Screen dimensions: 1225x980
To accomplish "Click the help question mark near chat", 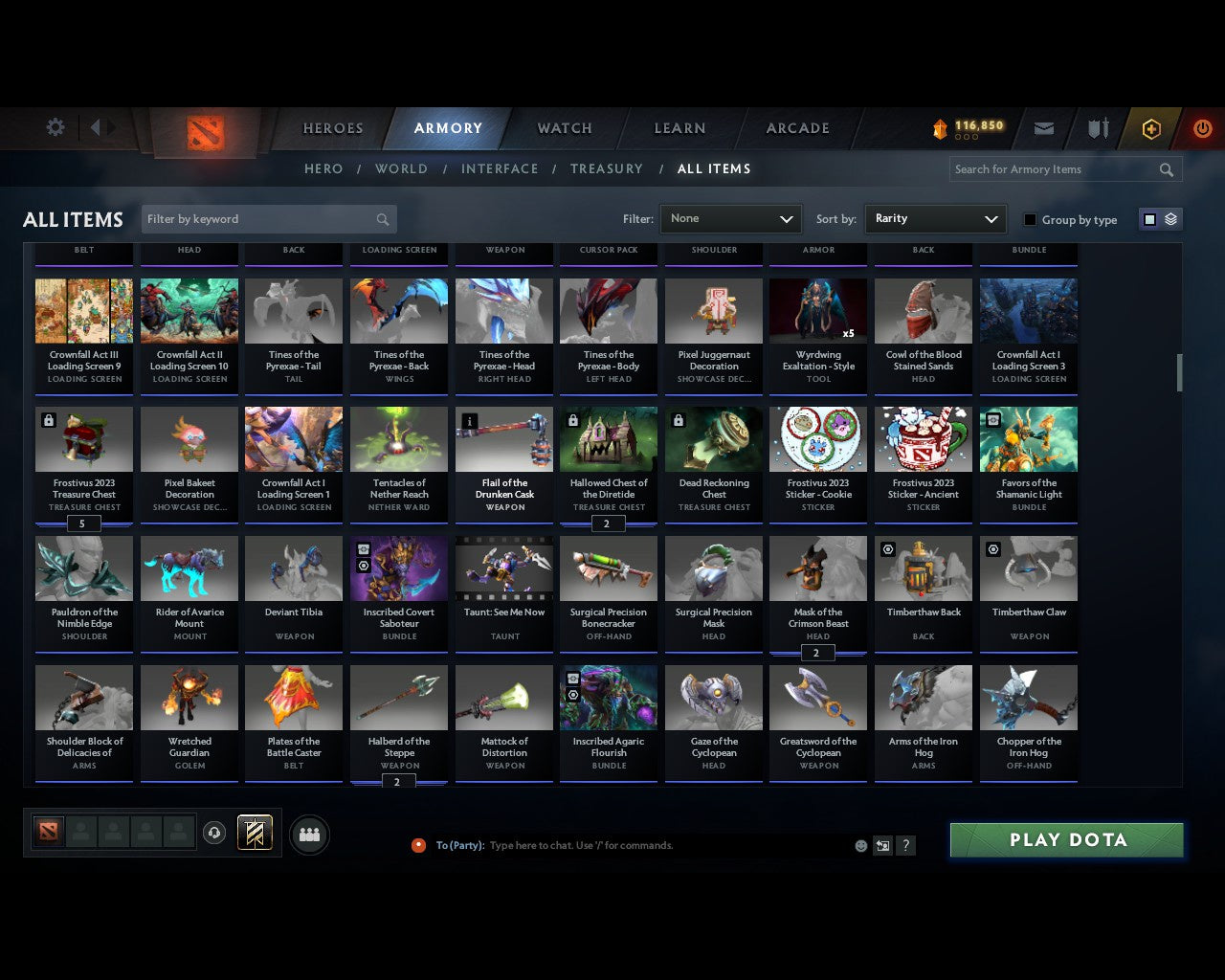I will 905,845.
